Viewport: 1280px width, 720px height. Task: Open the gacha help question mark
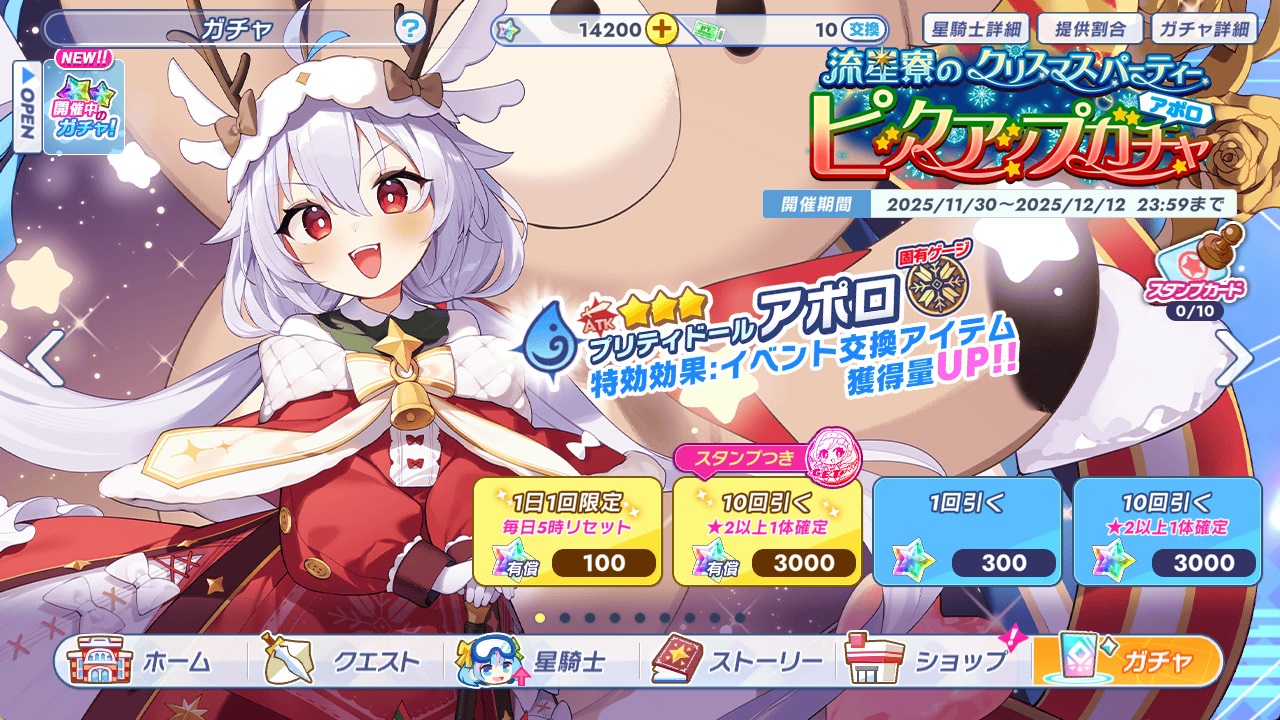click(410, 29)
